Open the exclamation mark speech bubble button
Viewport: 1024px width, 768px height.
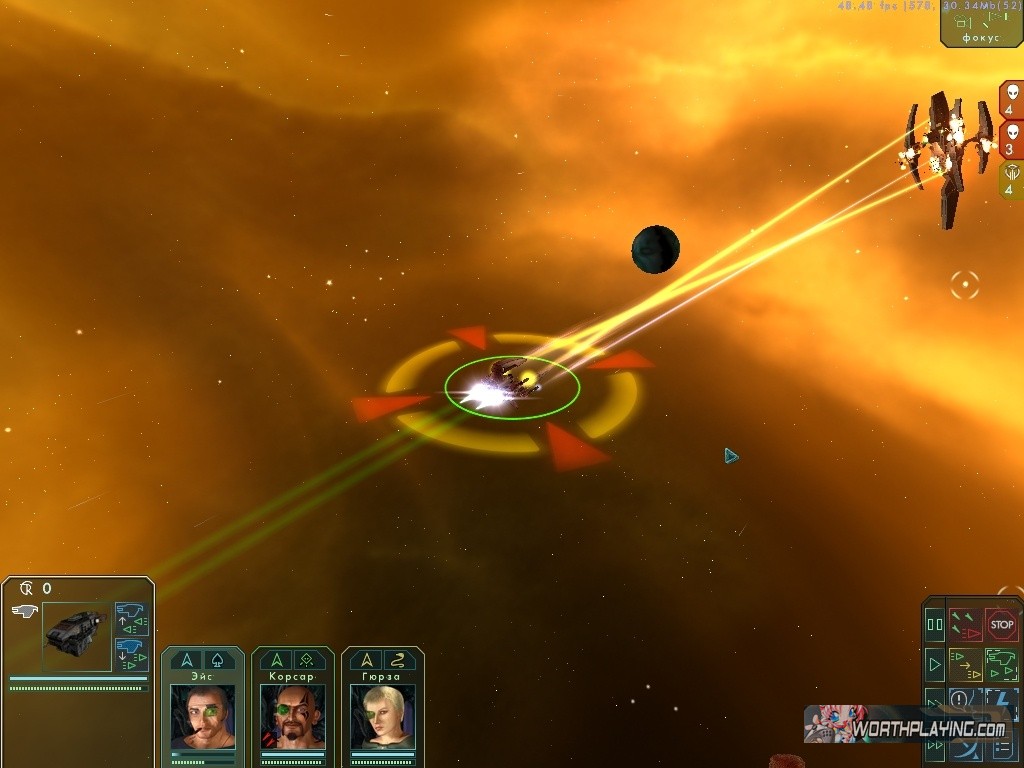pyautogui.click(x=960, y=699)
